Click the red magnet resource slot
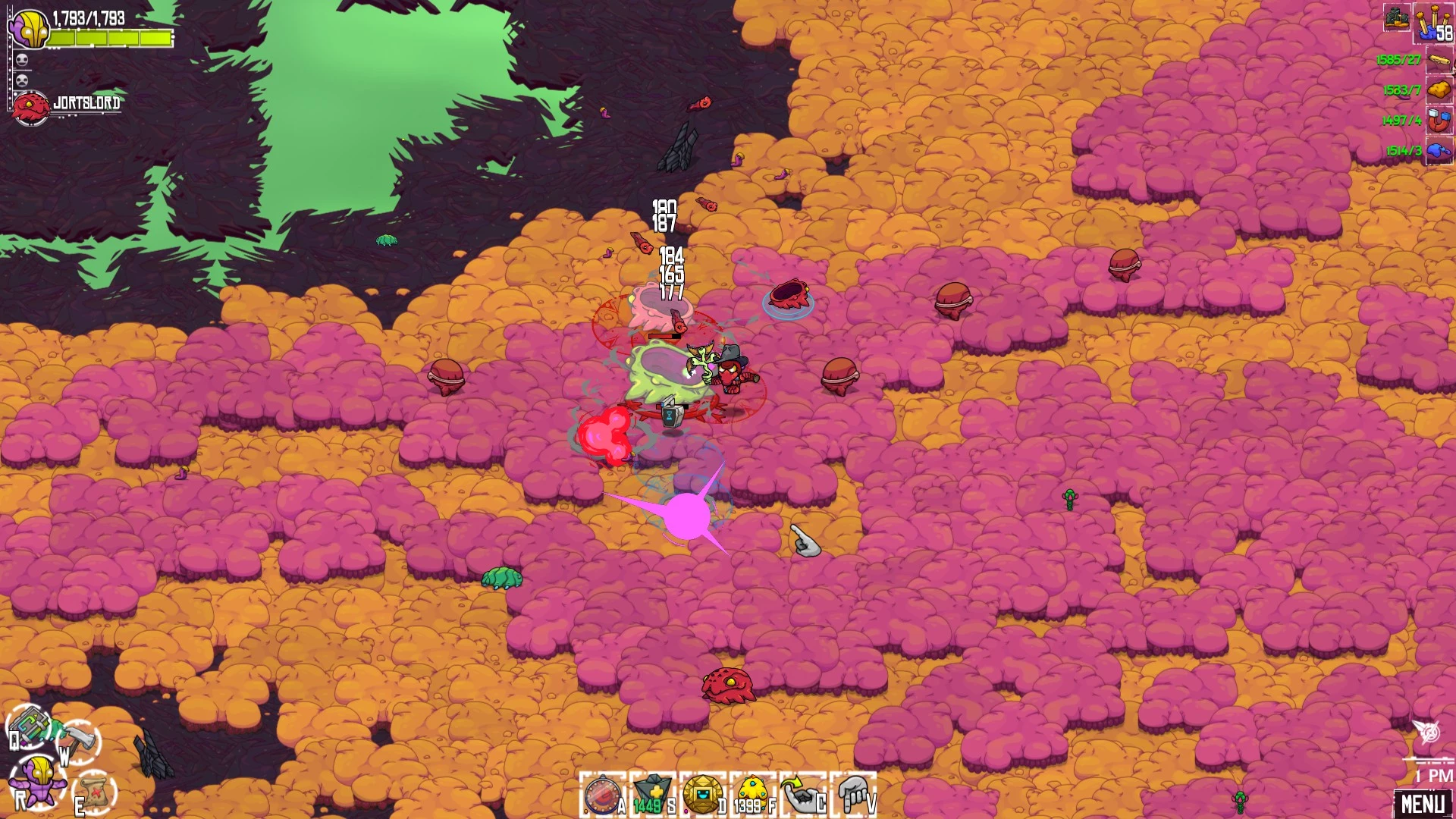Screen dimensions: 1456x819 coord(1439,121)
